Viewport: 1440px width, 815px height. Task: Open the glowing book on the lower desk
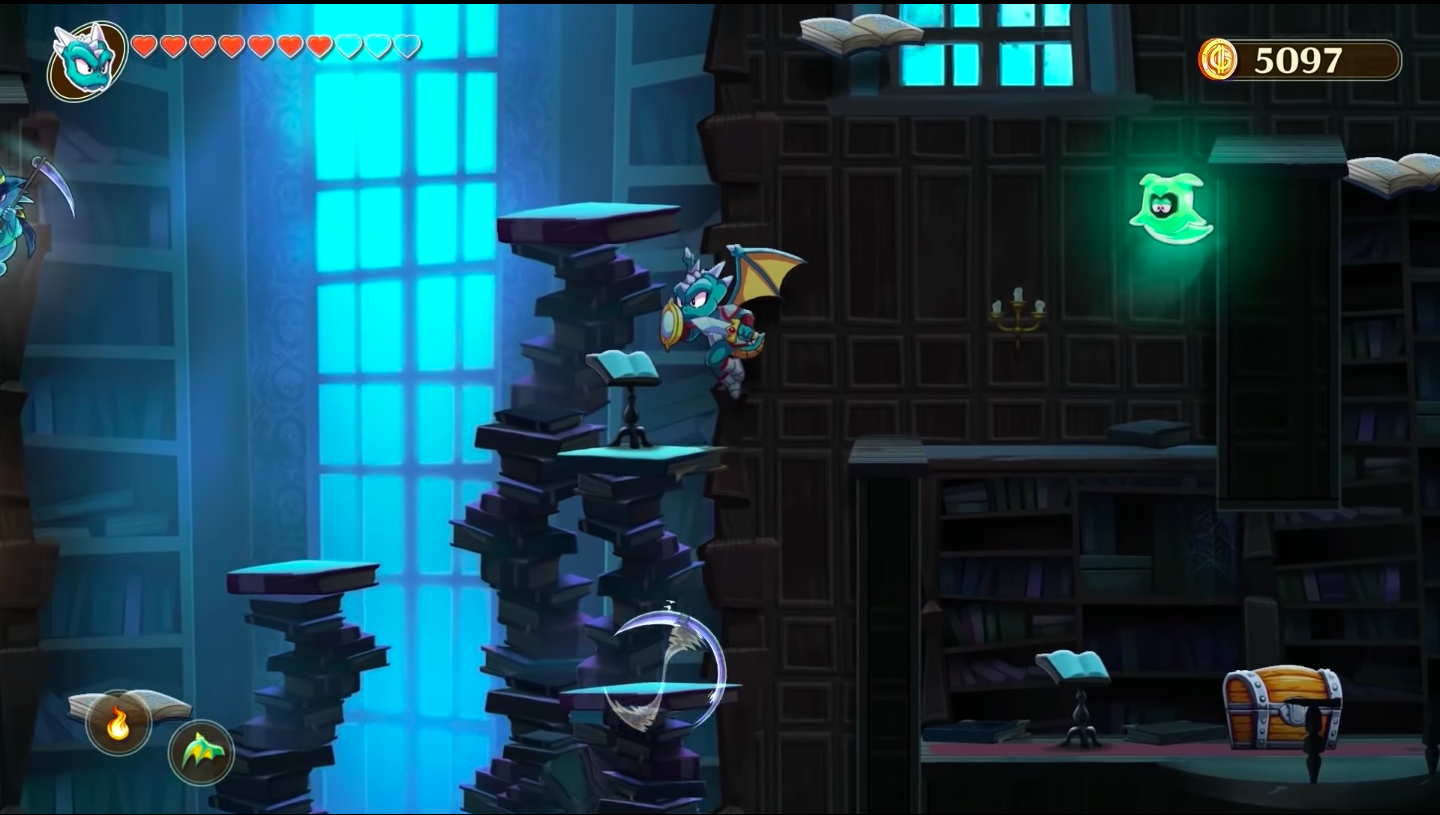[1072, 662]
